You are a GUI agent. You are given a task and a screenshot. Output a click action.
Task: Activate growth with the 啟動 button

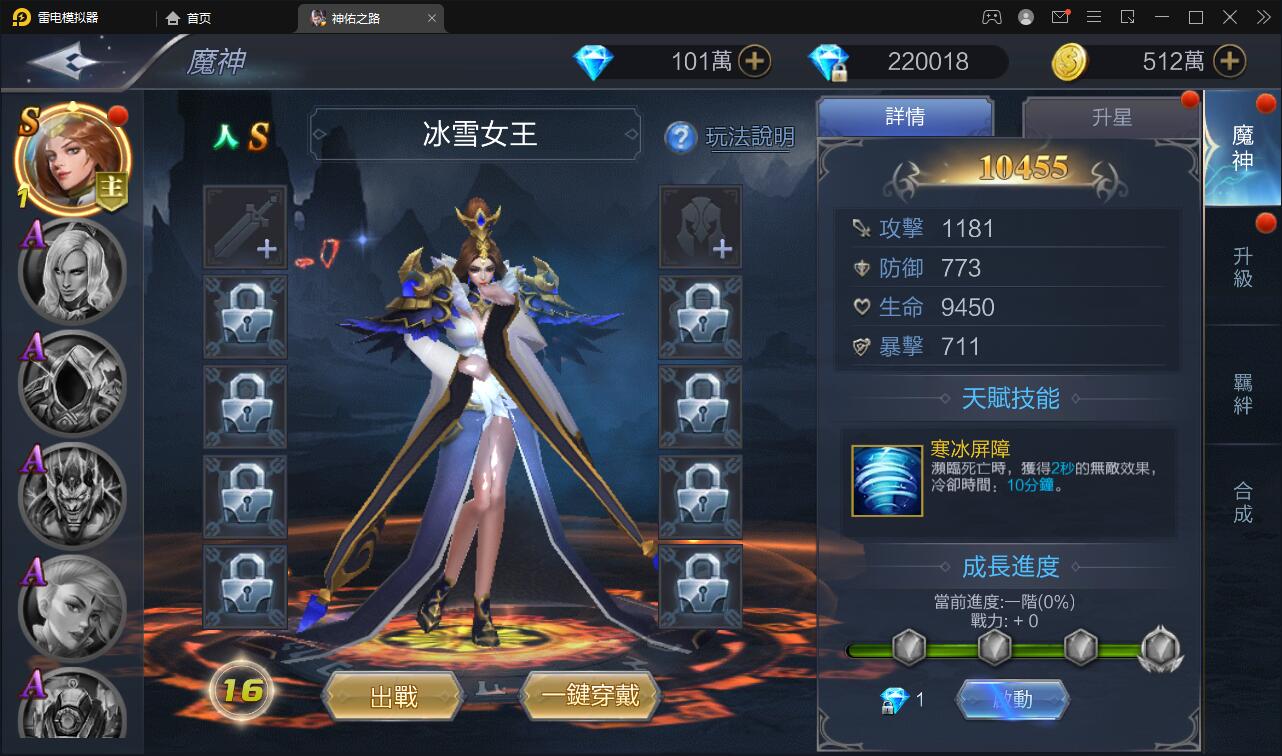click(x=1013, y=700)
